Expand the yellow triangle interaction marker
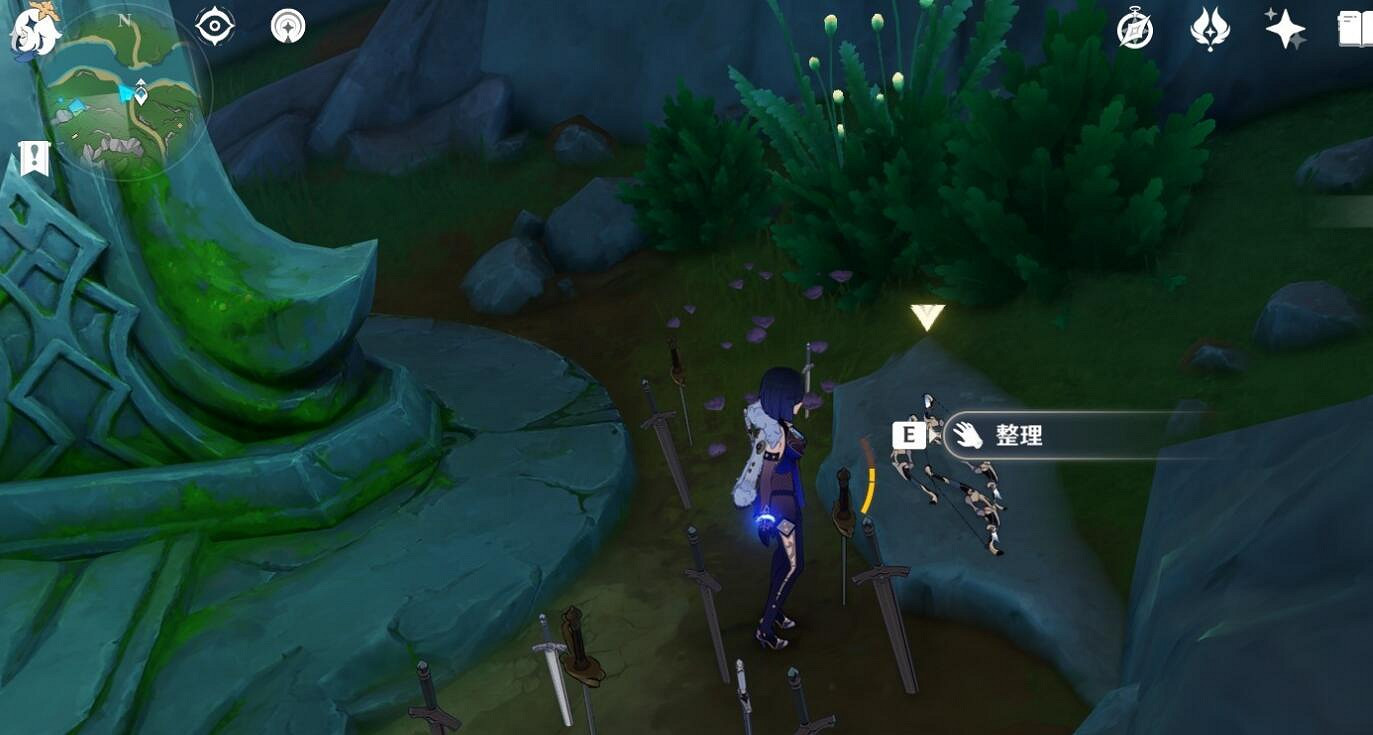The height and width of the screenshot is (735, 1373). (x=925, y=318)
